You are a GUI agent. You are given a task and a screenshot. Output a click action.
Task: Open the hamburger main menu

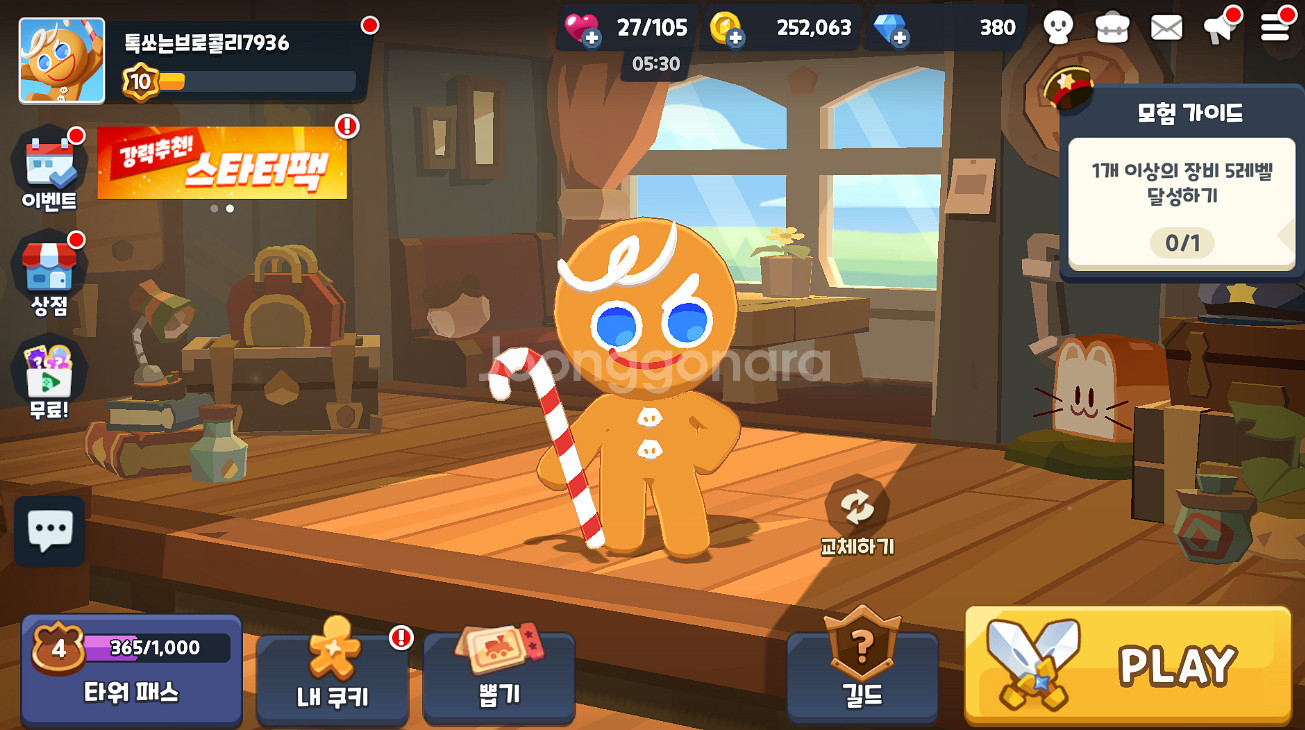click(x=1275, y=27)
